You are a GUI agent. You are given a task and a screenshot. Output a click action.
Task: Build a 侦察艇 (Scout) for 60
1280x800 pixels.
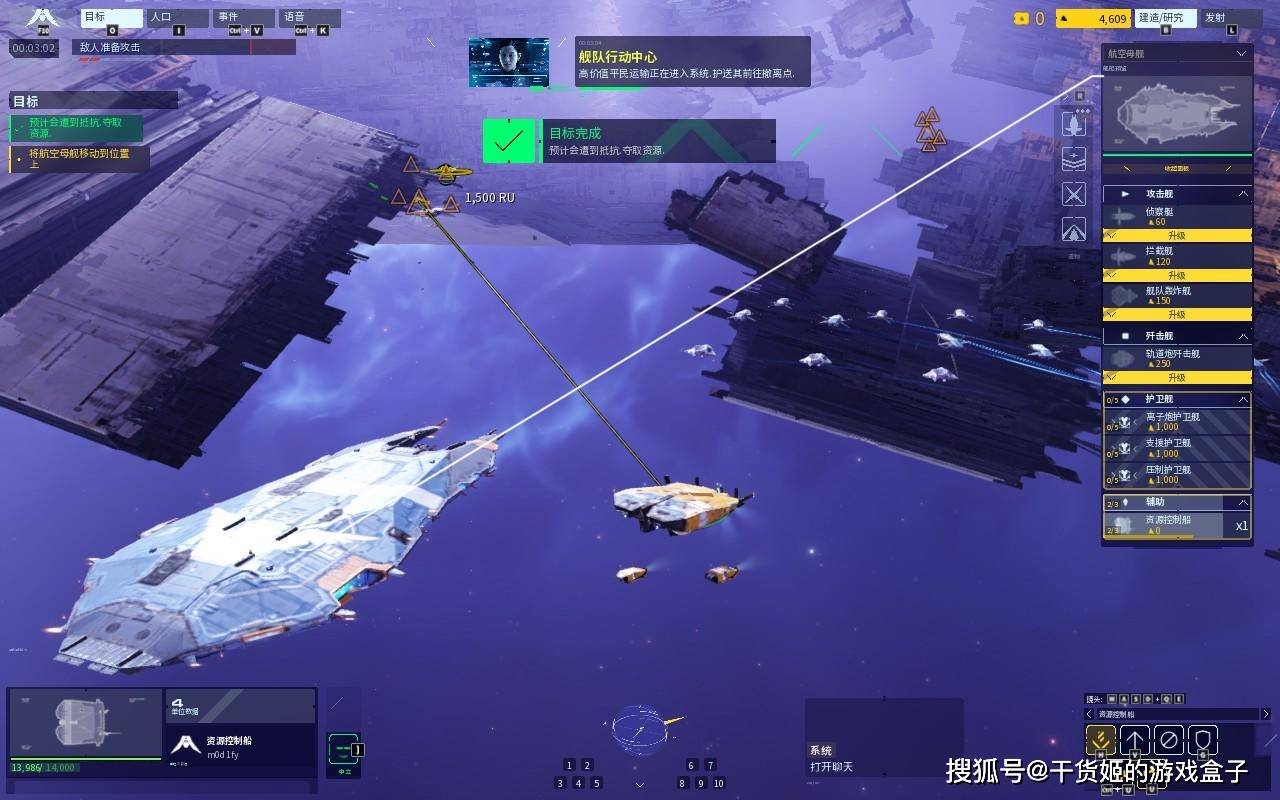pyautogui.click(x=1177, y=217)
